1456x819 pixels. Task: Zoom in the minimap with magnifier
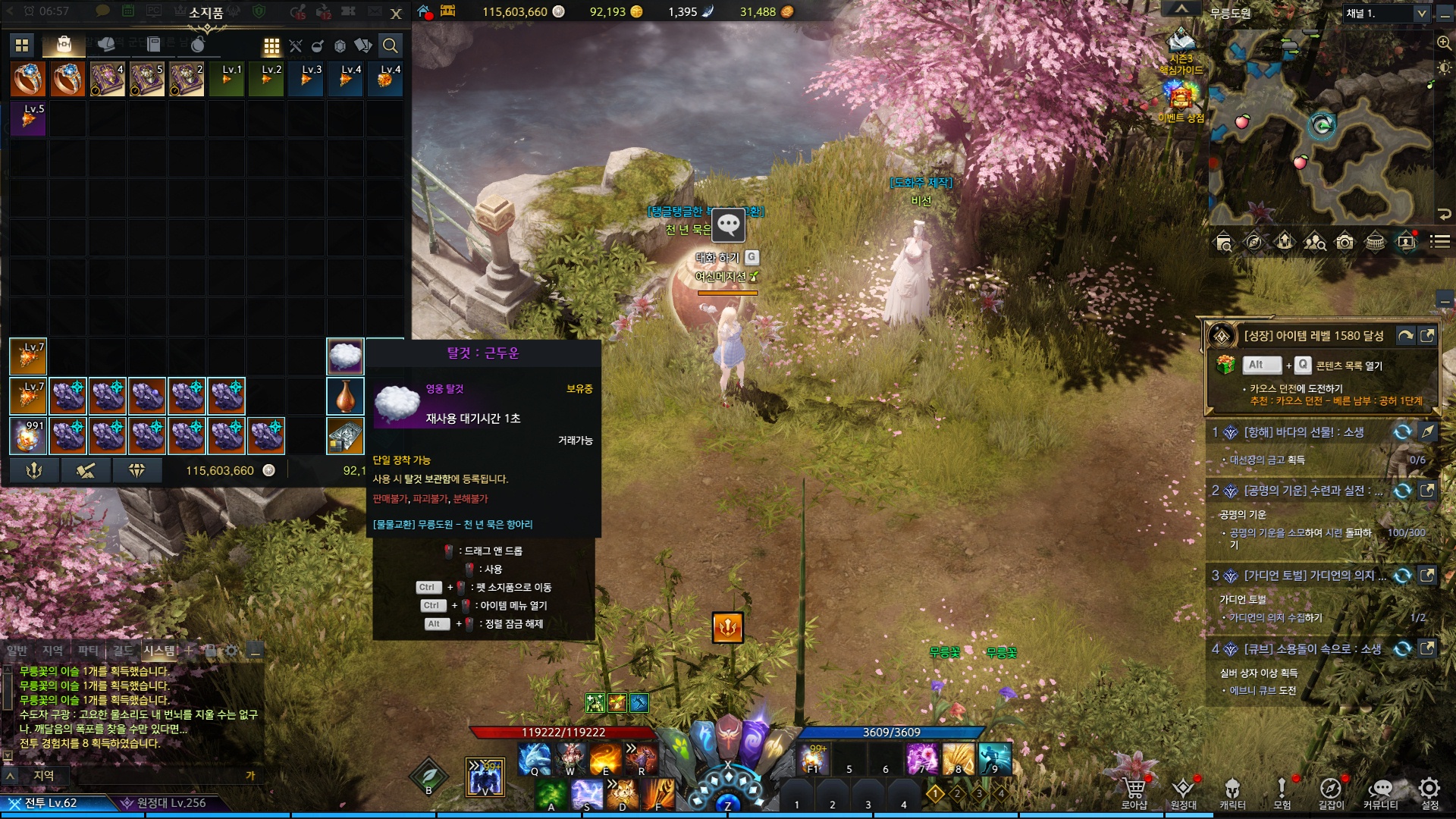(x=1444, y=43)
